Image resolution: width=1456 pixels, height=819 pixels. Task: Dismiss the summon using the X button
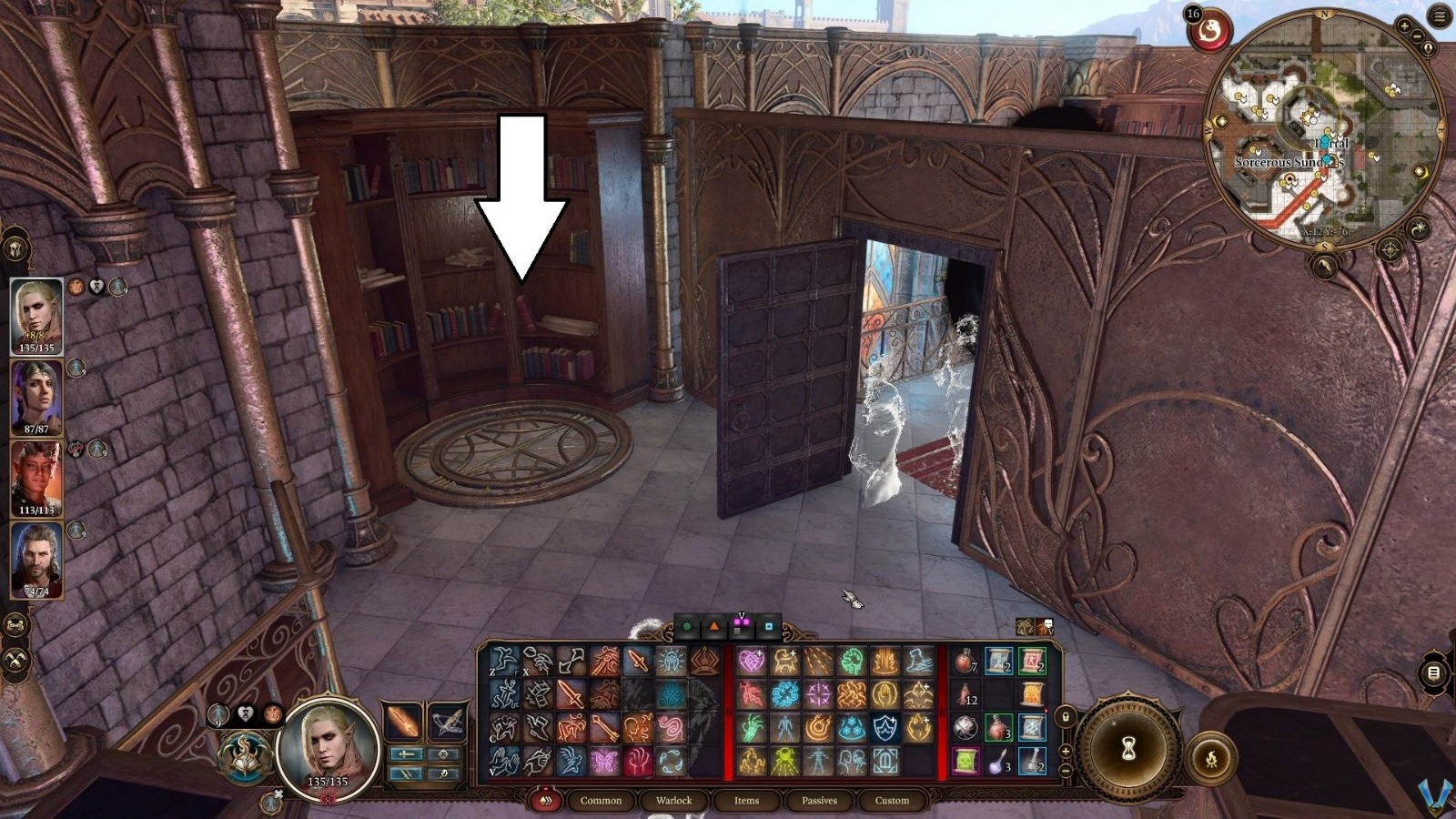coord(278,794)
